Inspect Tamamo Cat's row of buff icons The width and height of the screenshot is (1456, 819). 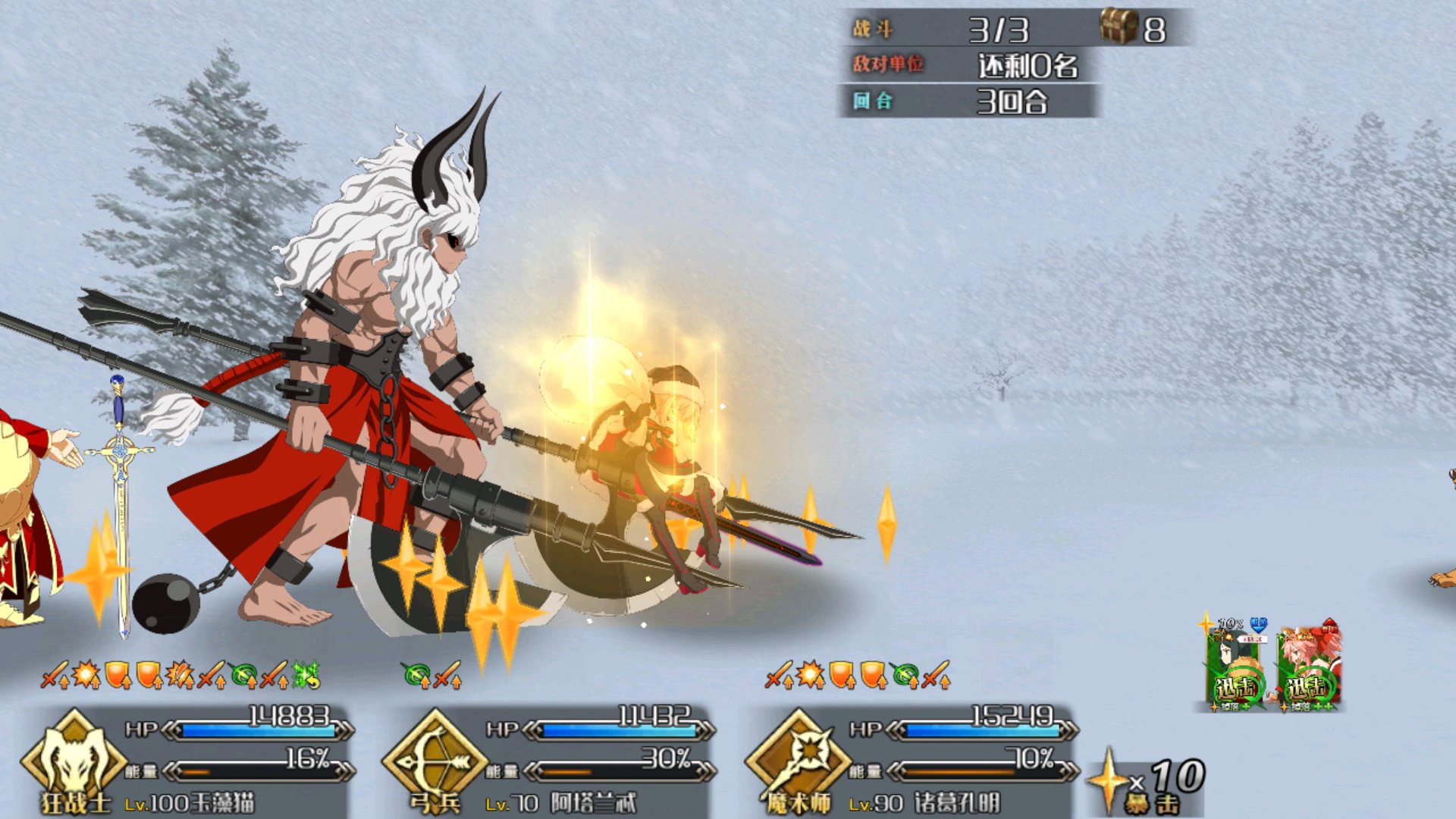click(x=180, y=674)
